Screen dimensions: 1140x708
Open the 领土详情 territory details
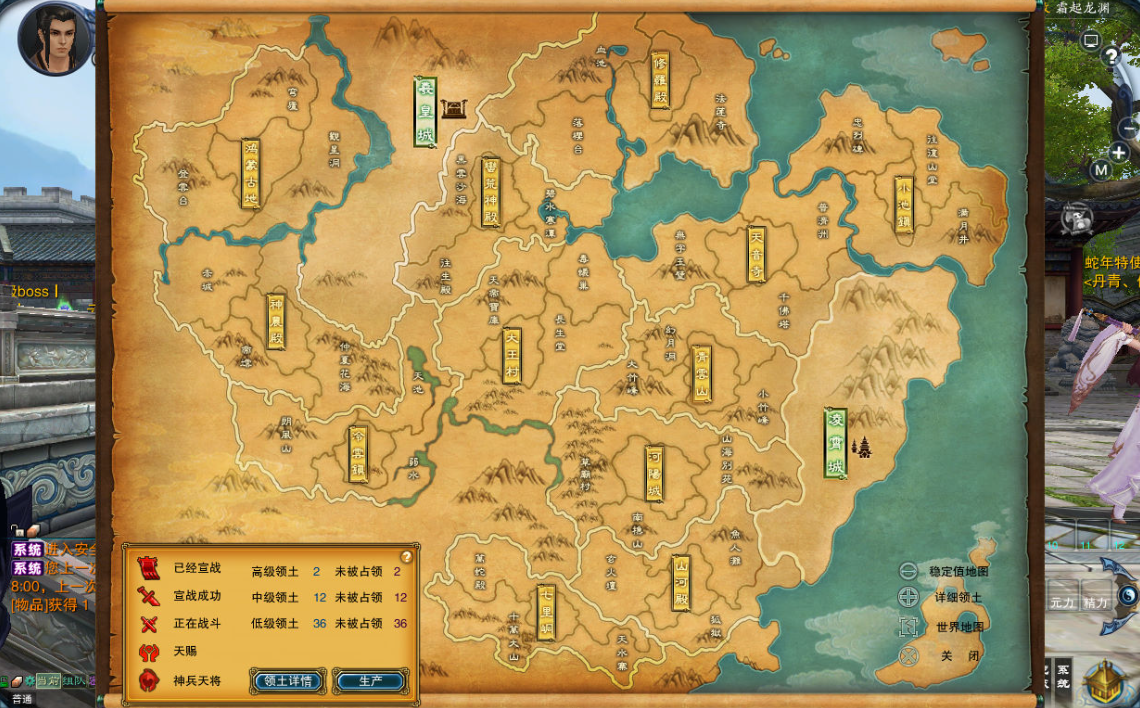[288, 681]
